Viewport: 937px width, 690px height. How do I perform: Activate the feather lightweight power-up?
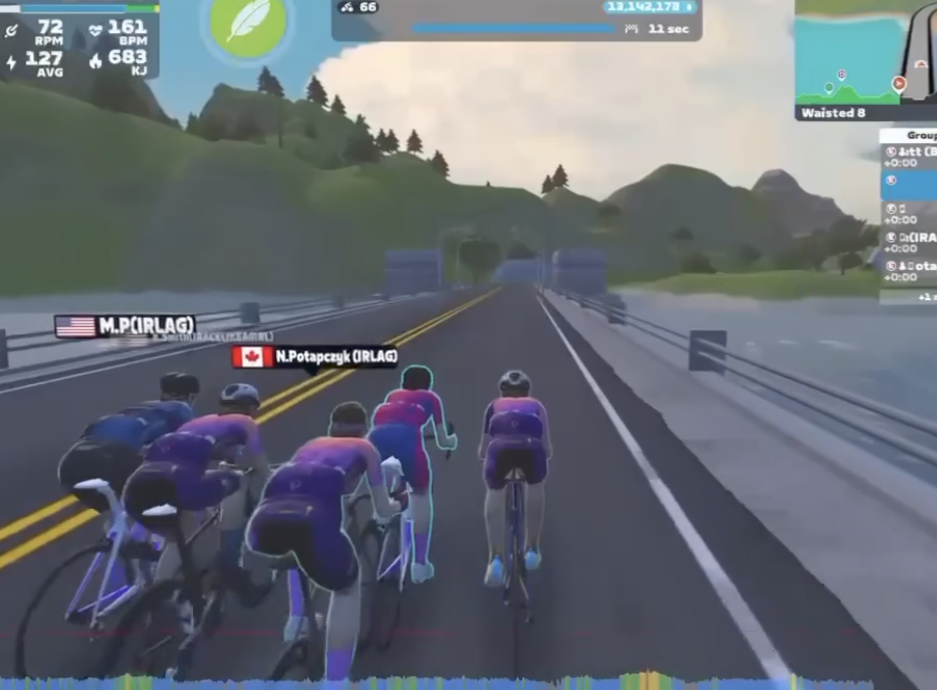pos(247,24)
